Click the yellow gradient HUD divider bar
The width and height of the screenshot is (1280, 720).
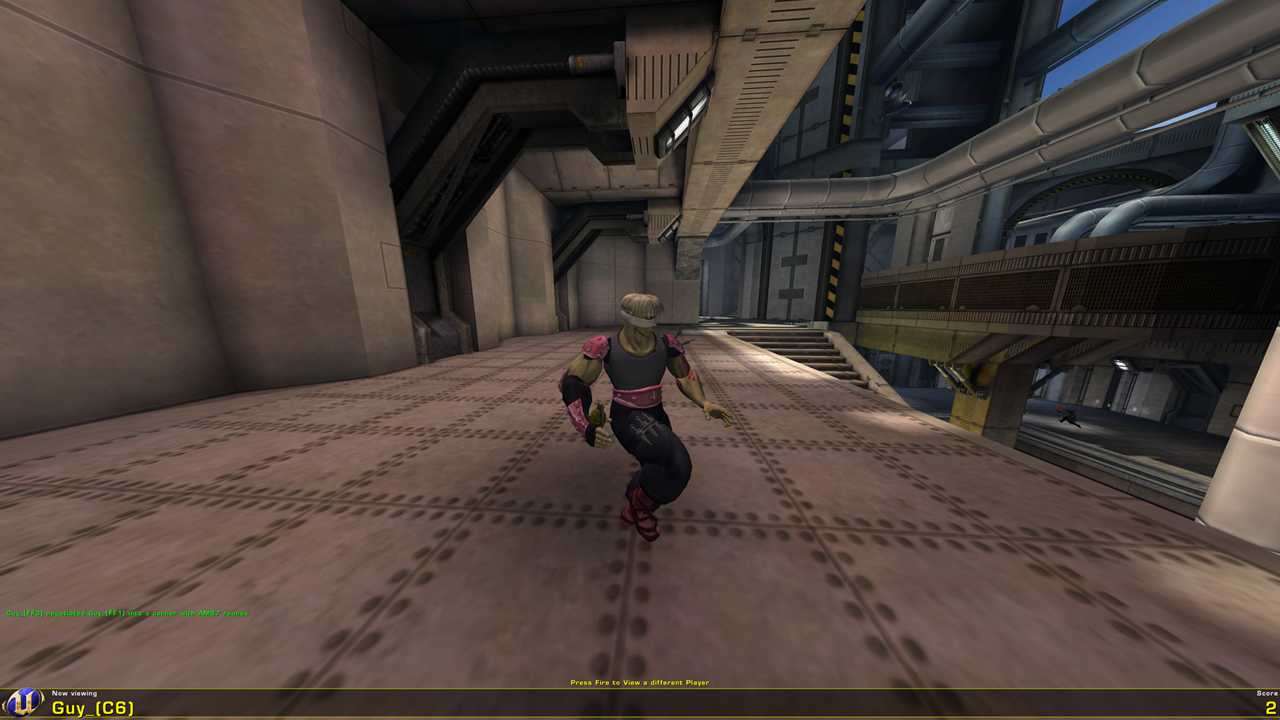pos(640,688)
